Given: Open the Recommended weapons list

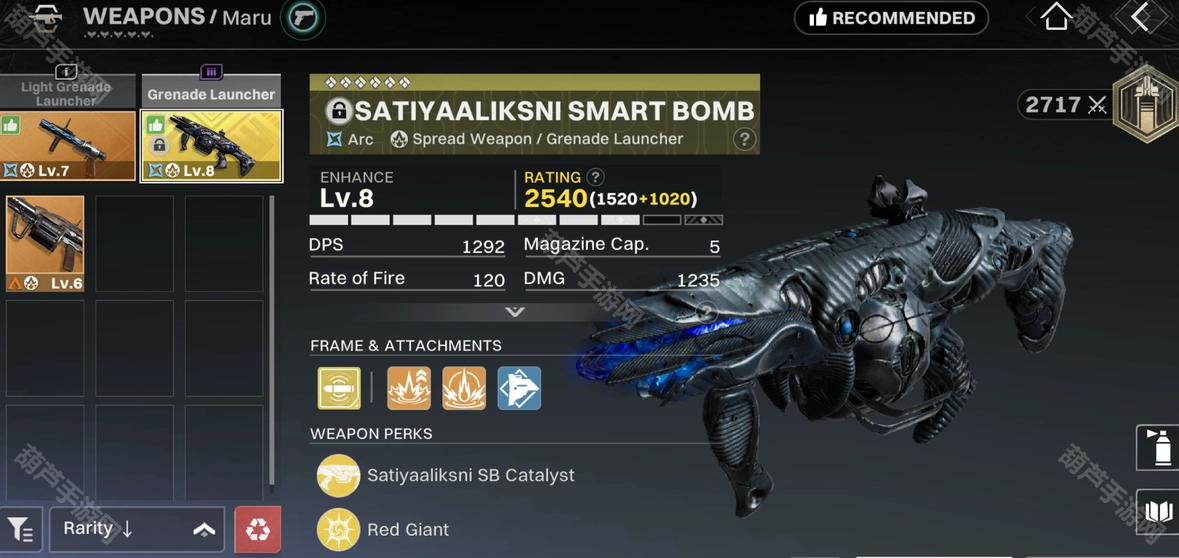Looking at the screenshot, I should 891,18.
